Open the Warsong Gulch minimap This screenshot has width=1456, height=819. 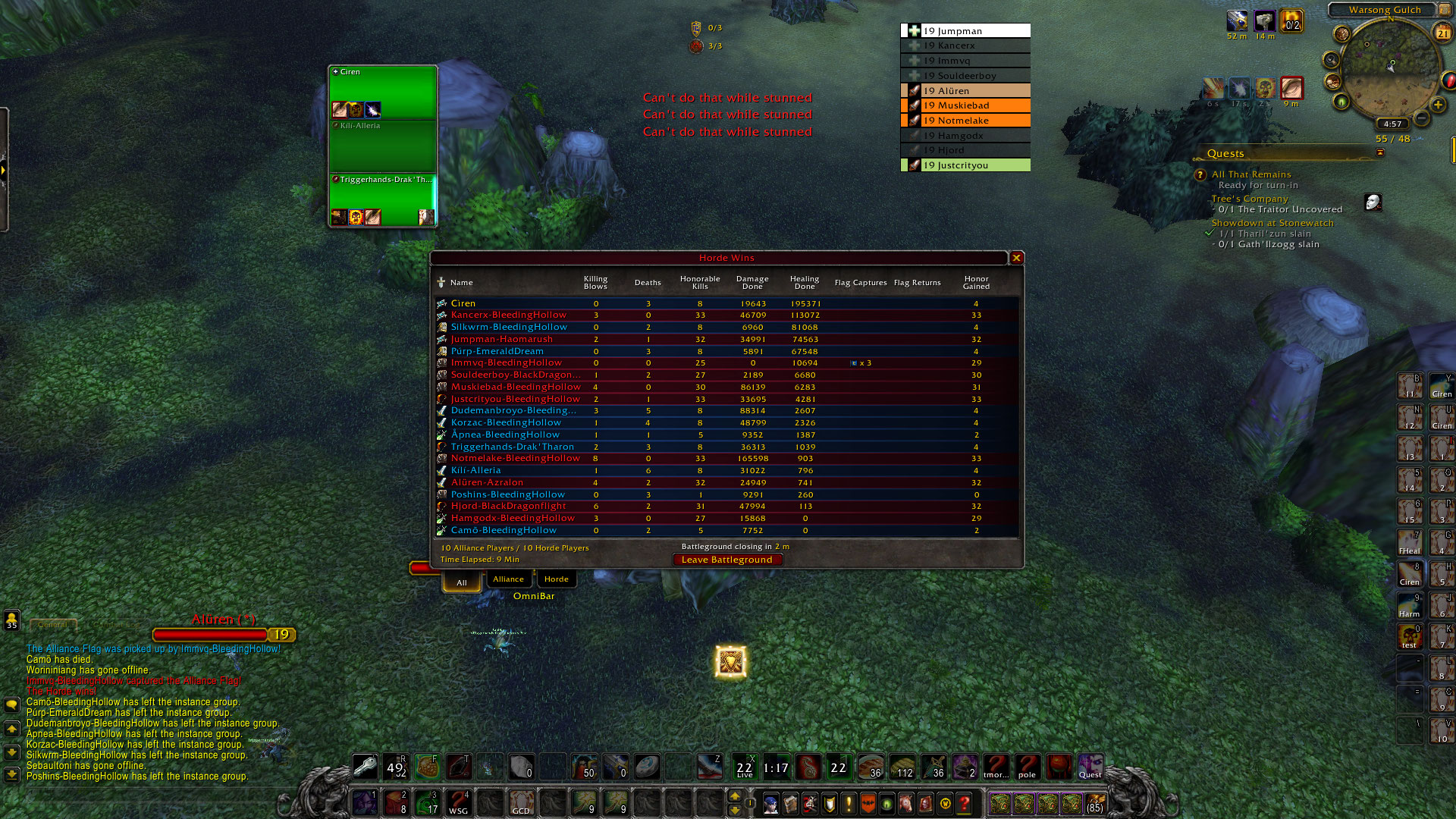click(1390, 68)
